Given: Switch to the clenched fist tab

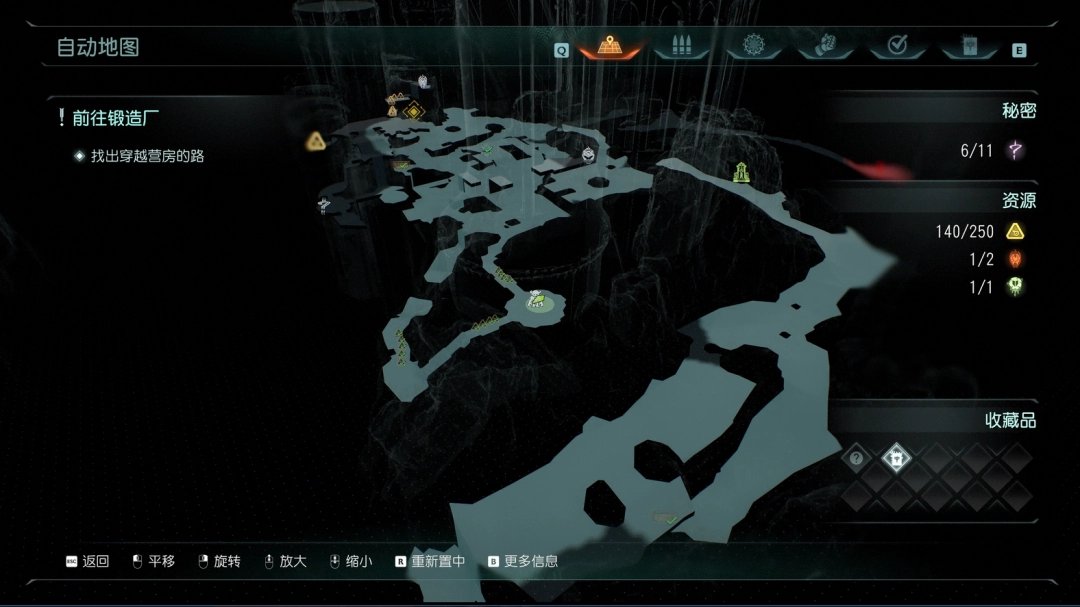Looking at the screenshot, I should coord(825,46).
